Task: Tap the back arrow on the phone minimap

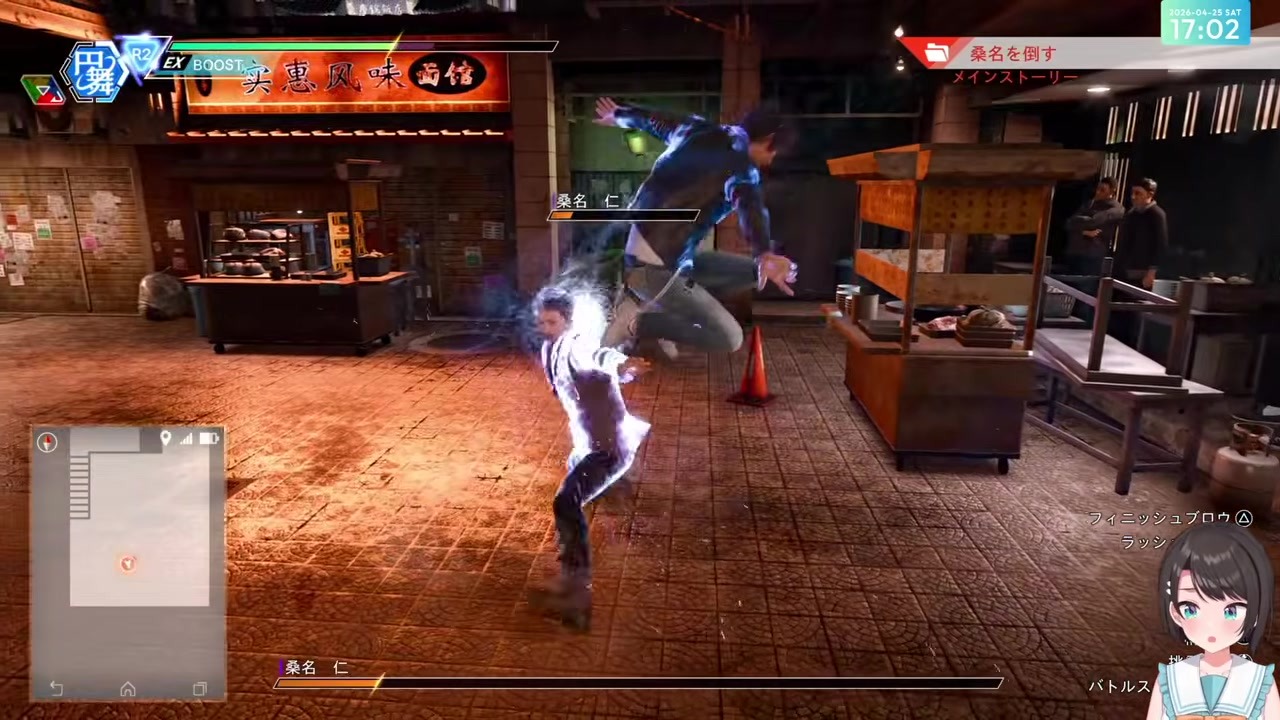Action: (x=56, y=689)
